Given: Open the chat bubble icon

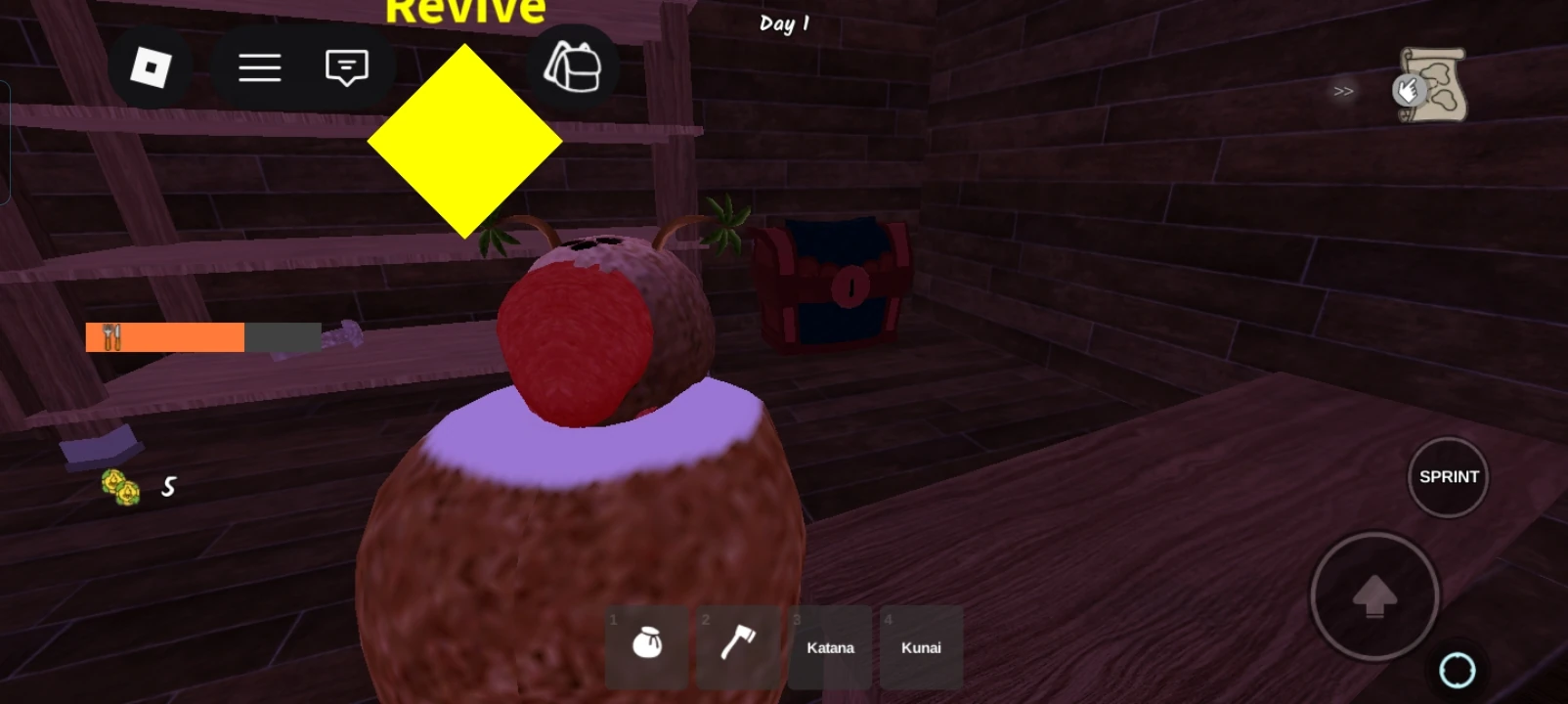Looking at the screenshot, I should [344, 66].
